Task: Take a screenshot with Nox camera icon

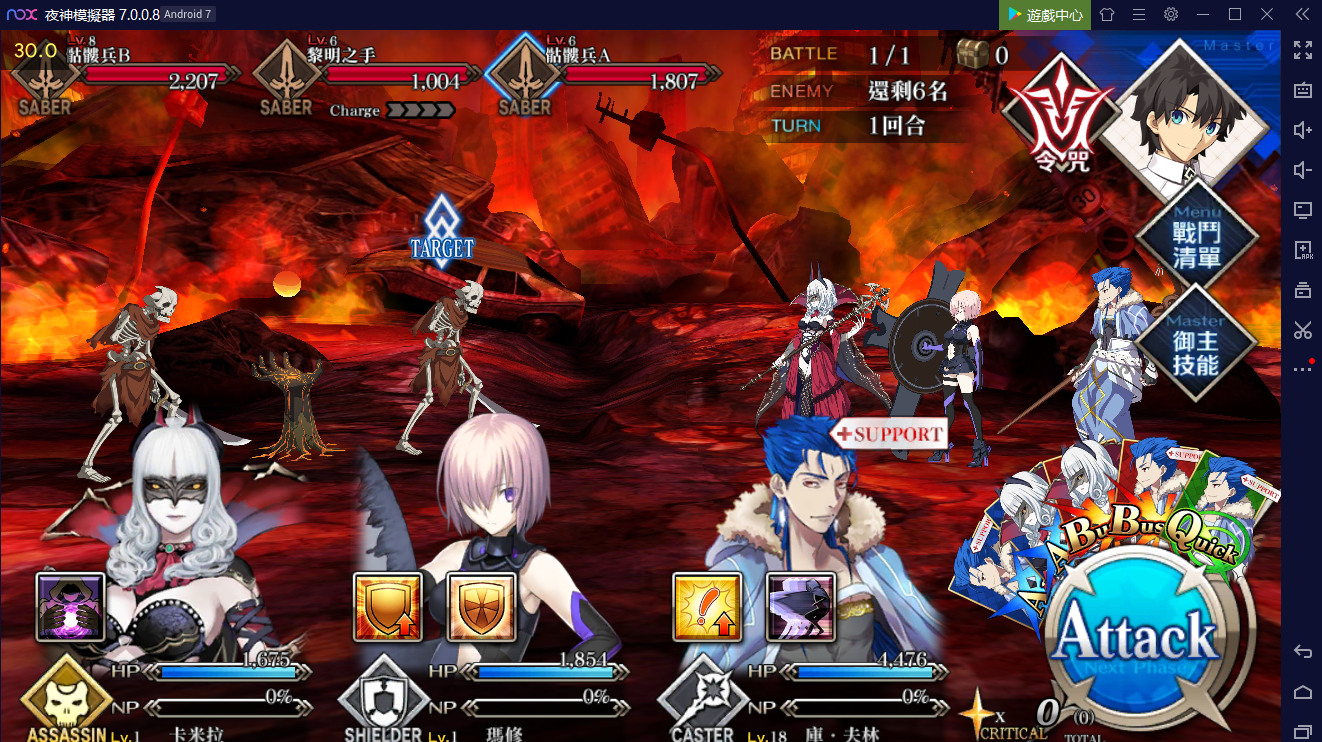Action: [x=1303, y=90]
